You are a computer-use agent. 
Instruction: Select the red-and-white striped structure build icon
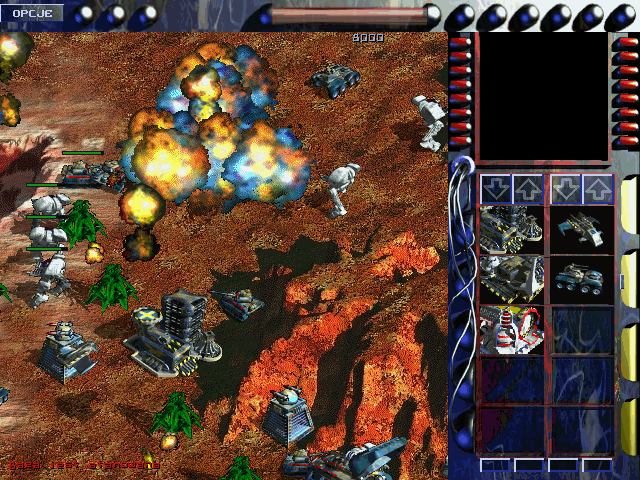(511, 330)
